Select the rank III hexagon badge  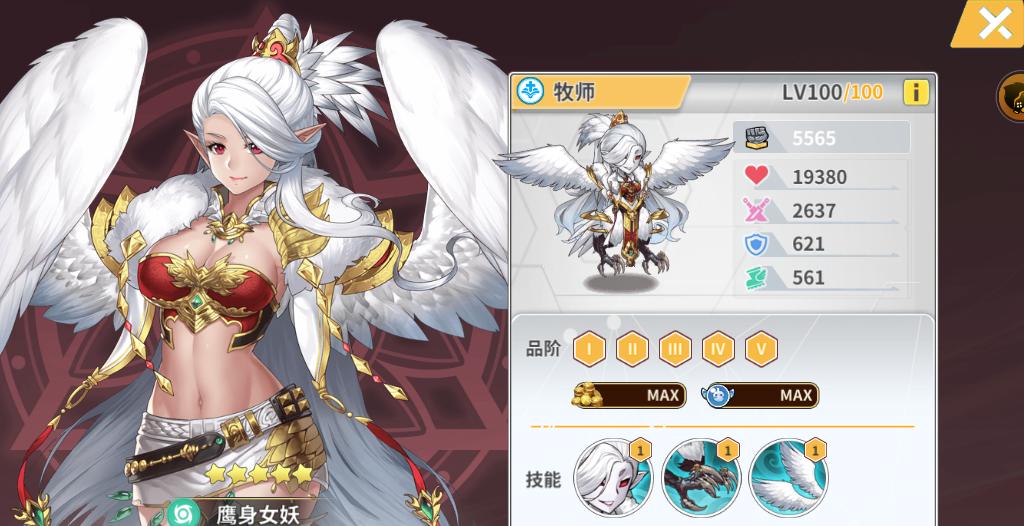[675, 349]
